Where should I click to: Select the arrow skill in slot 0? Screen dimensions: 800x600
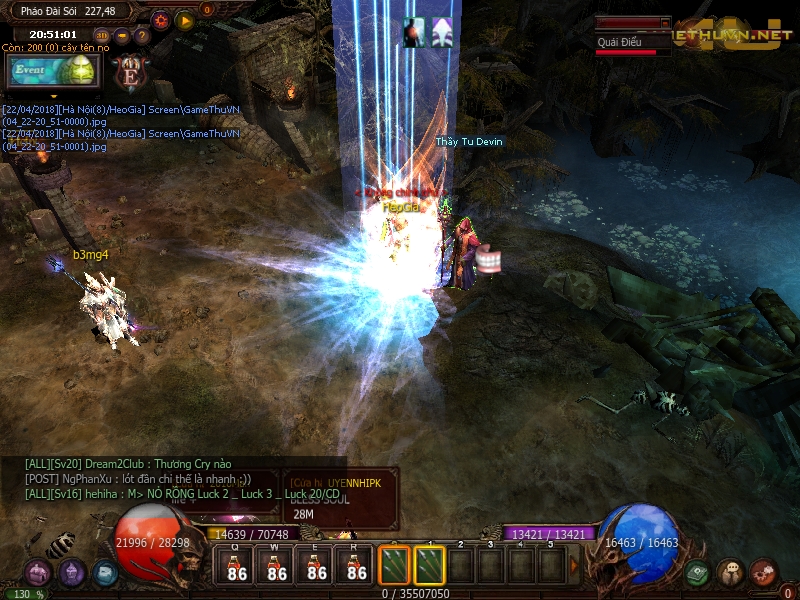pyautogui.click(x=395, y=566)
